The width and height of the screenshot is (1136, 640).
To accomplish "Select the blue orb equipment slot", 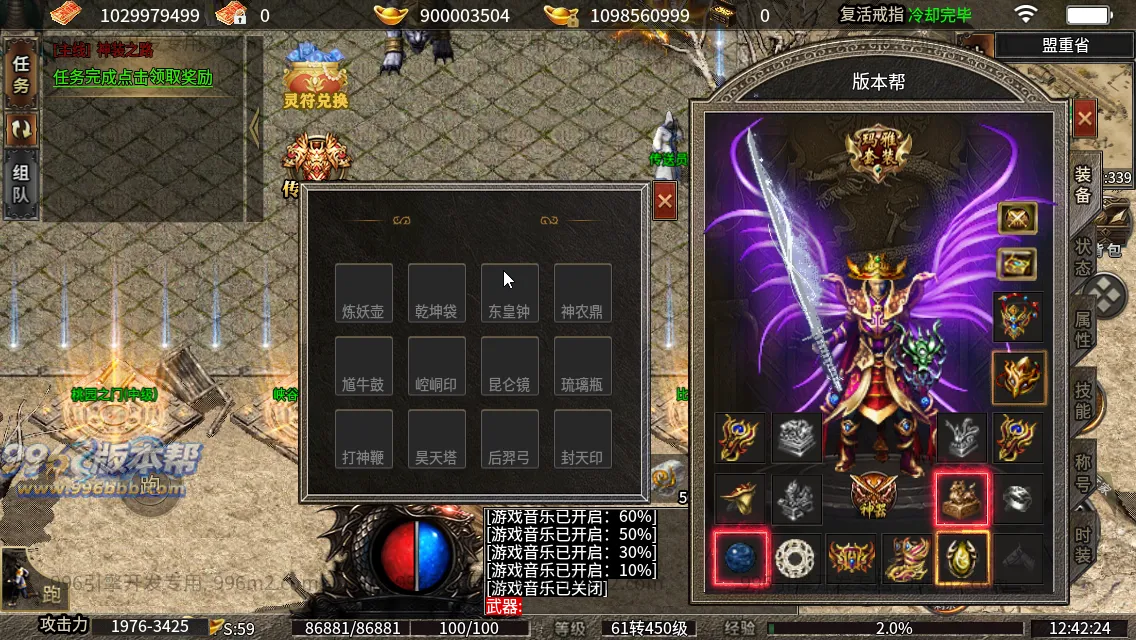I will pos(741,558).
